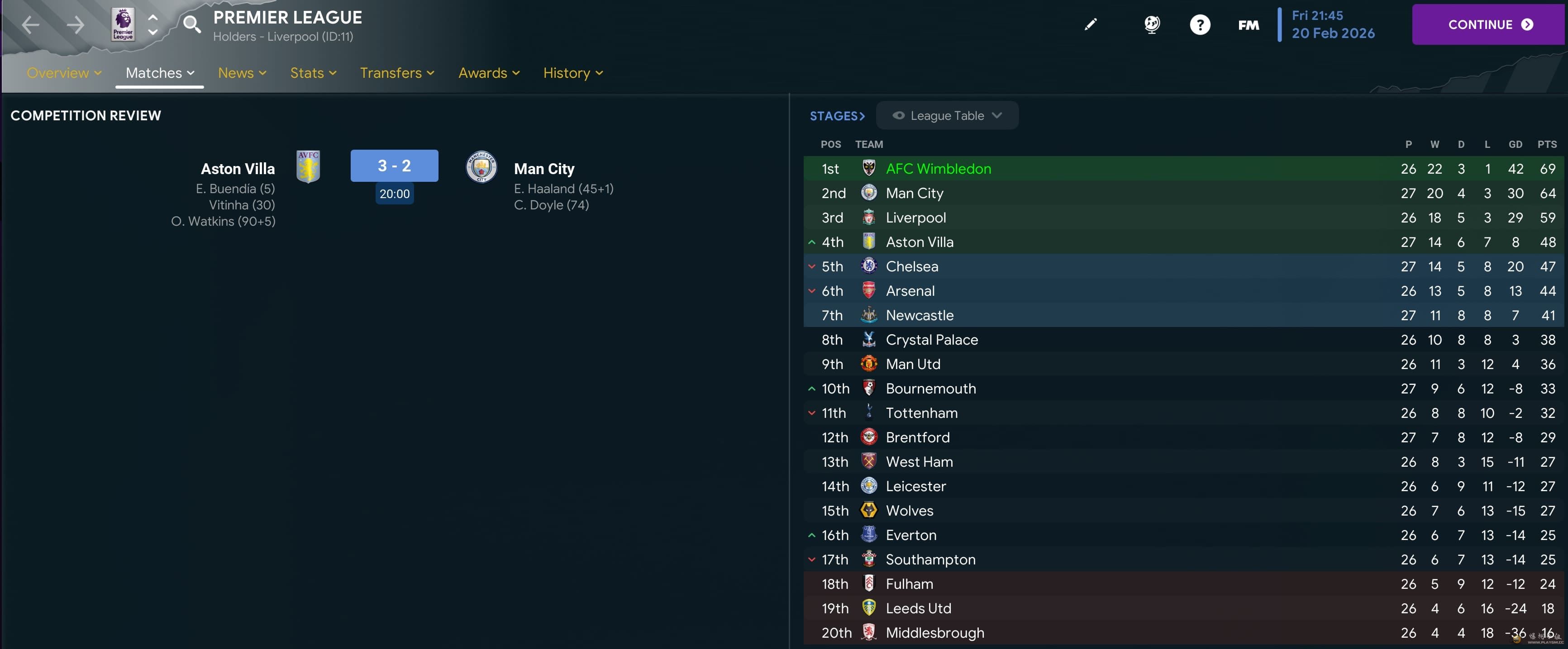This screenshot has height=649, width=1568.
Task: Open the FM menu
Action: click(x=1249, y=25)
